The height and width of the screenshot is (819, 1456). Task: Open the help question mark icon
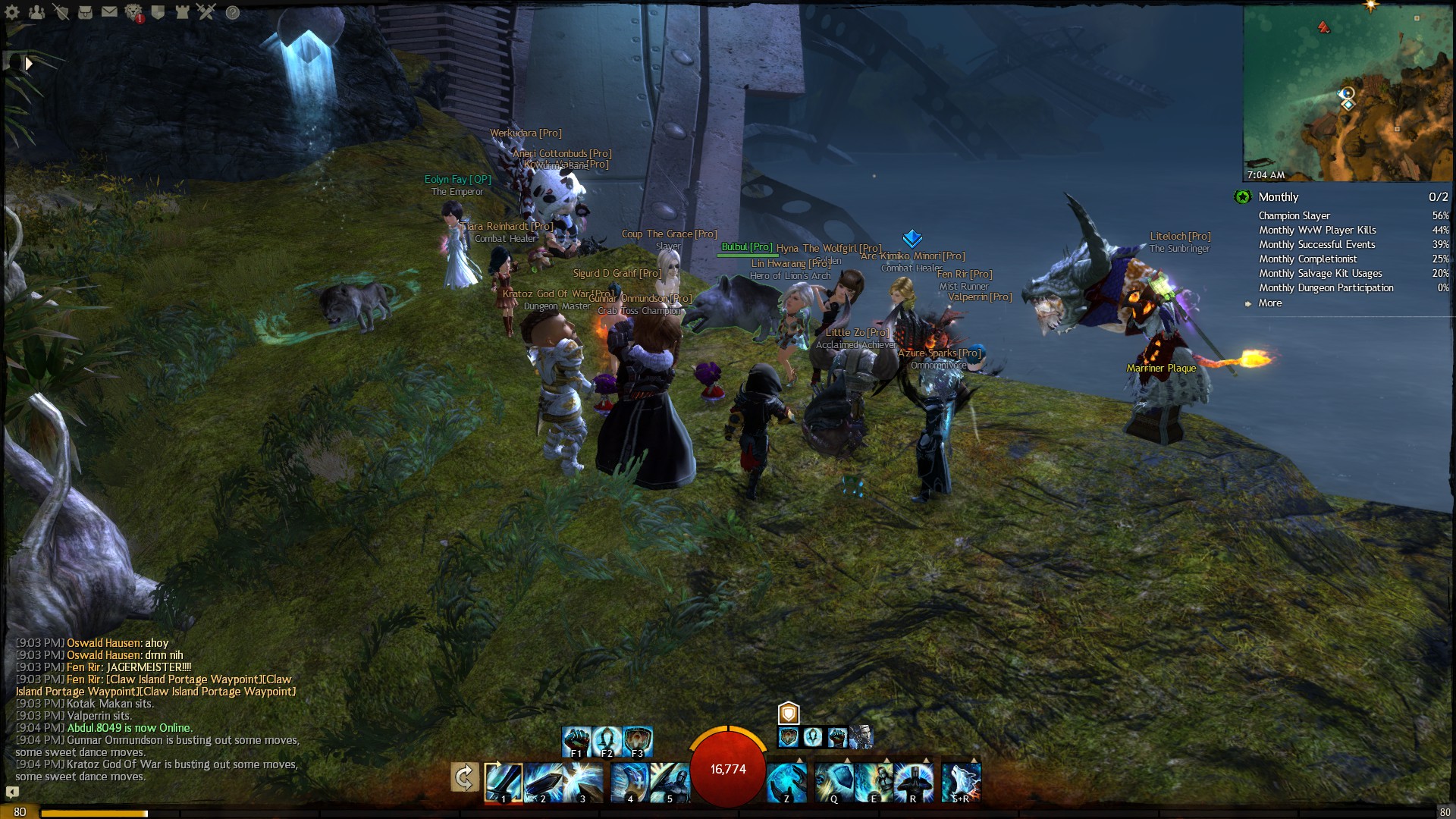232,13
